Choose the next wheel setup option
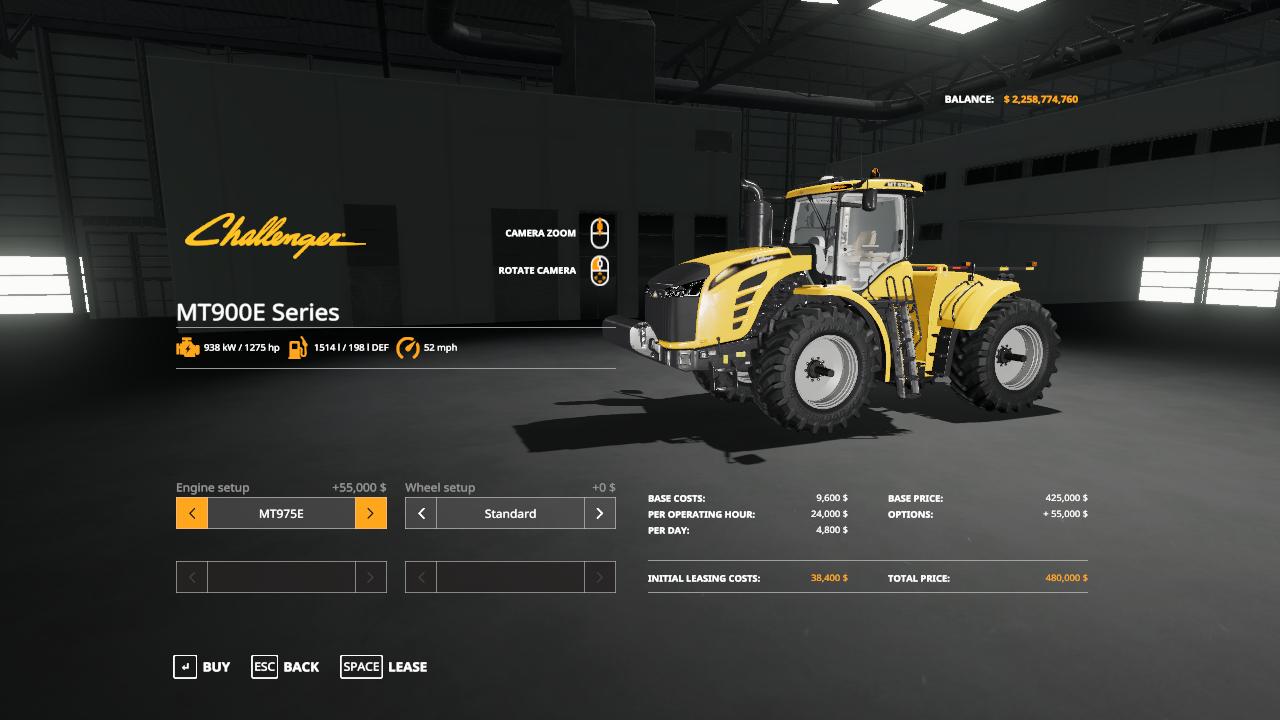This screenshot has width=1280, height=720. (599, 514)
